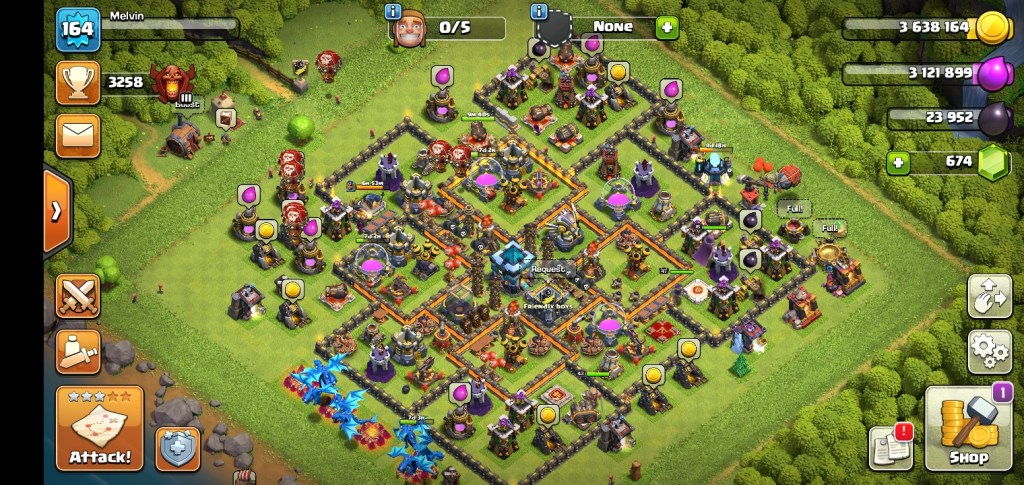
Task: Open the mail envelope inbox
Action: [77, 135]
